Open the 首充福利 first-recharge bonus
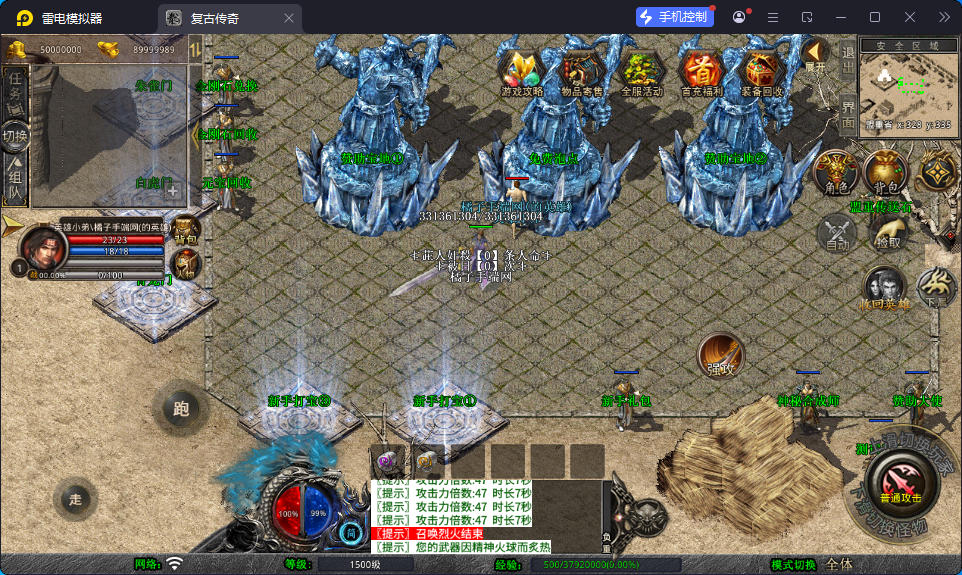Image resolution: width=962 pixels, height=575 pixels. point(702,71)
